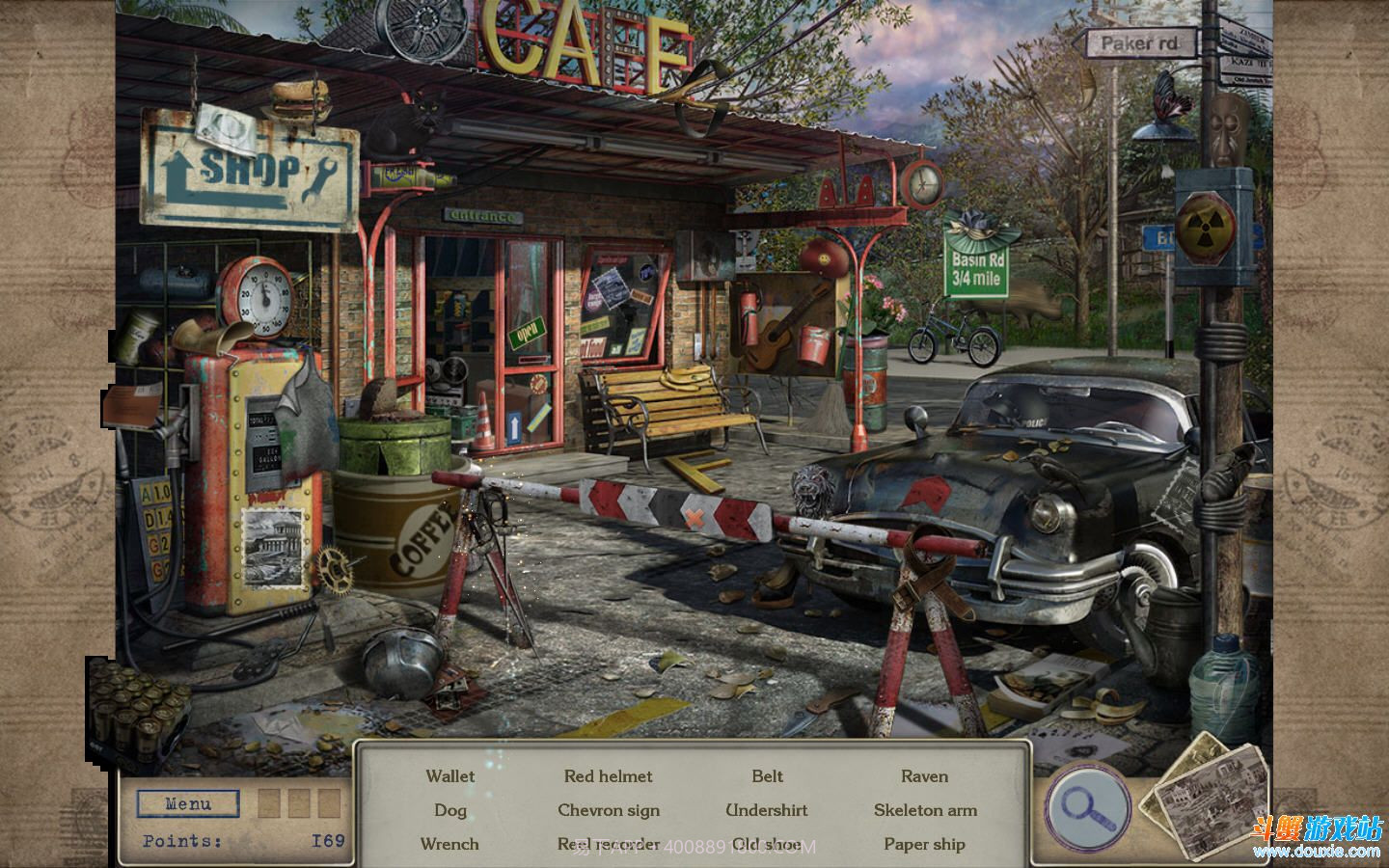The height and width of the screenshot is (868, 1389).
Task: Select the Wrench list entry
Action: pyautogui.click(x=450, y=844)
